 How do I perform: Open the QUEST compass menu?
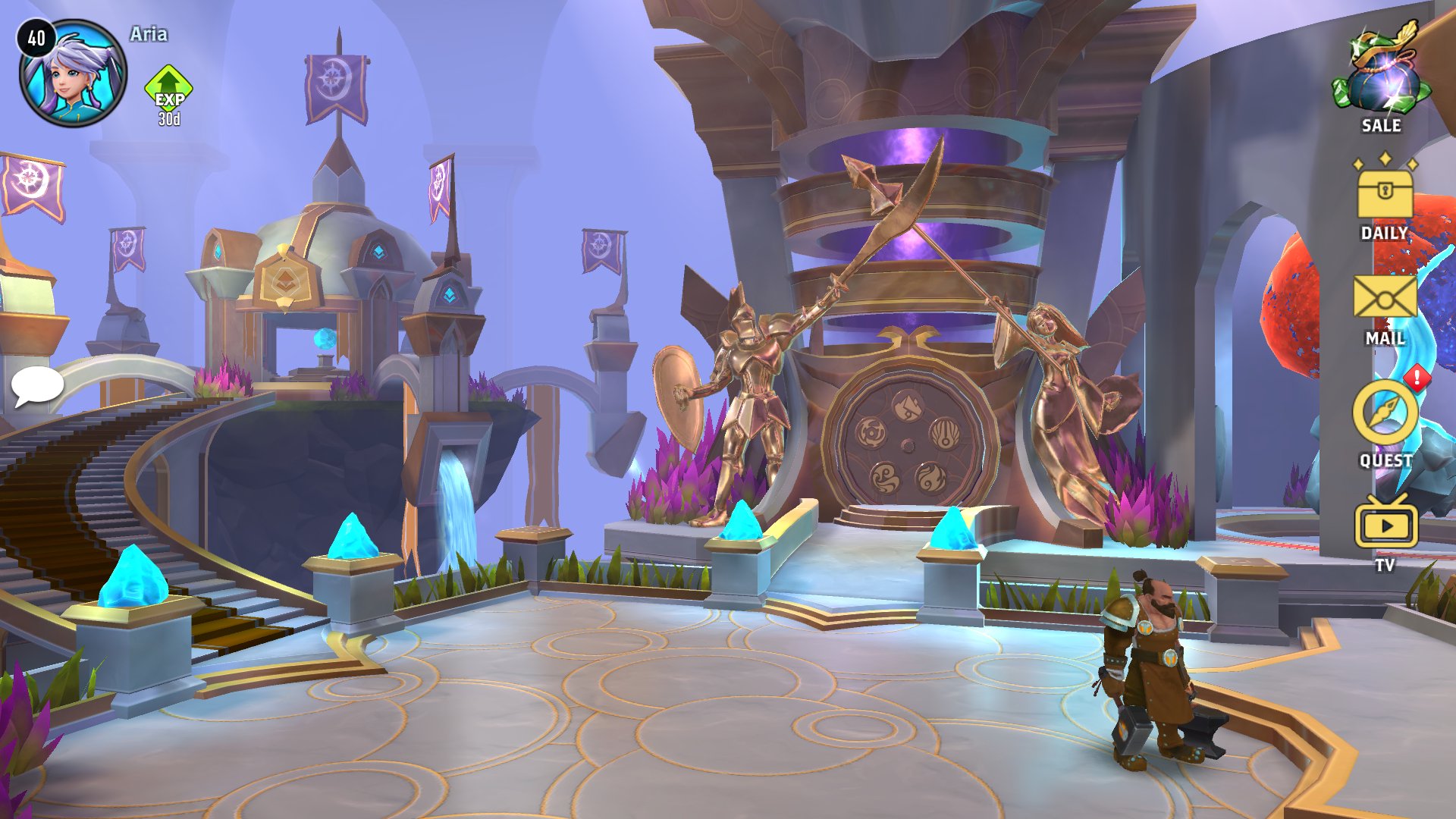point(1385,416)
